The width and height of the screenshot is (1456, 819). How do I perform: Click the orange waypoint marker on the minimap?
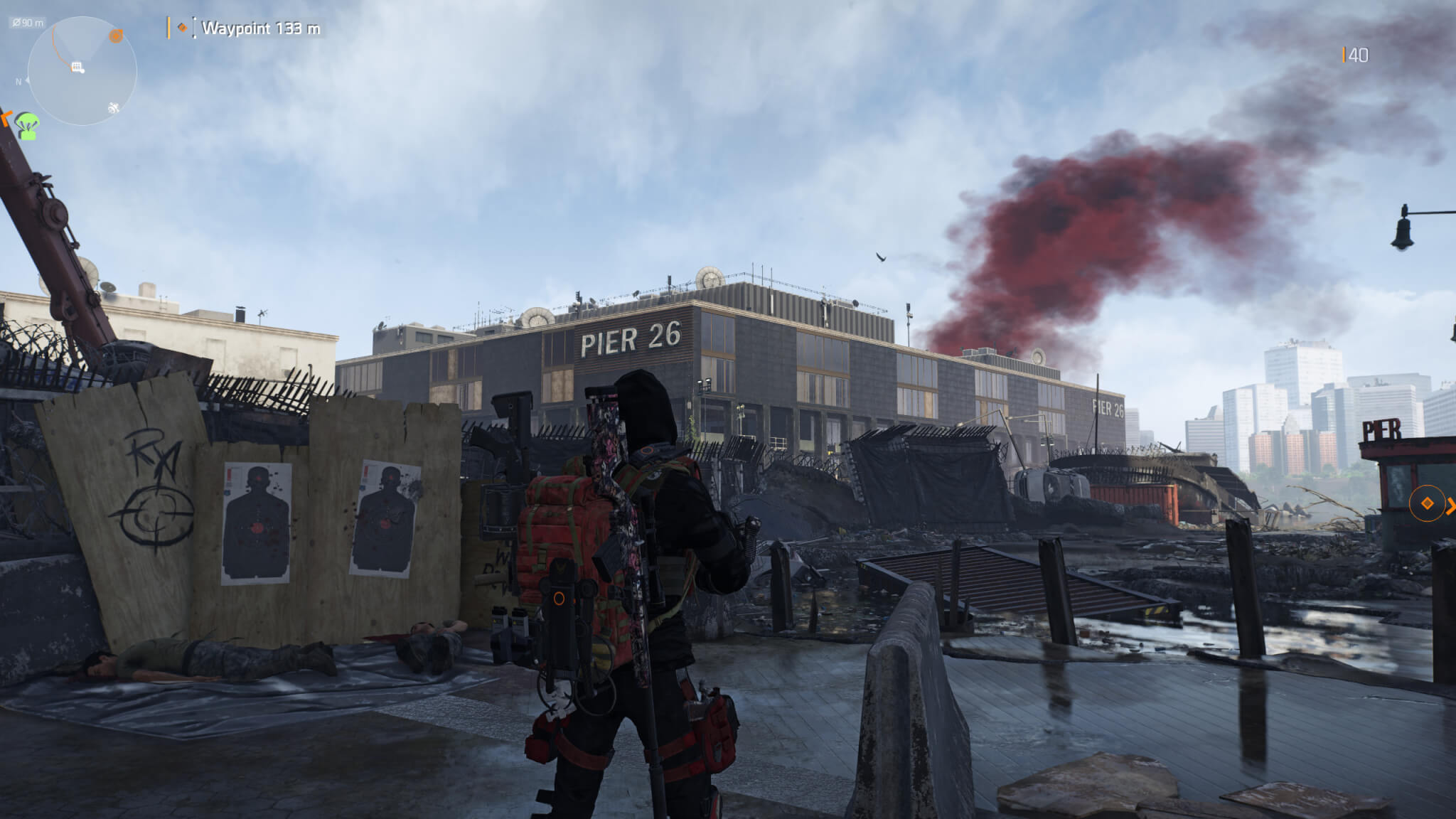point(116,36)
